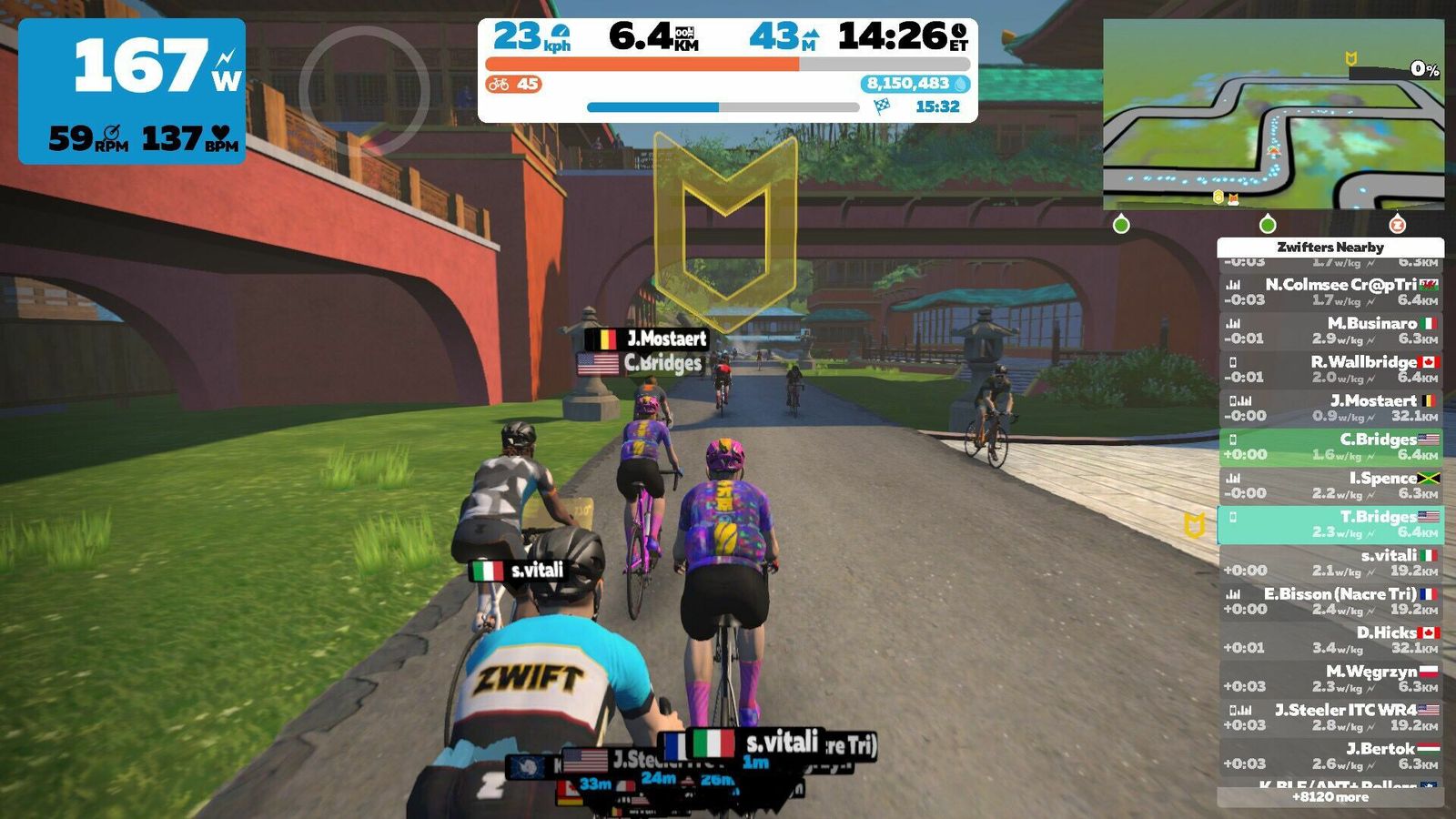
Task: Select the highlighted C.Bridges row
Action: click(1330, 447)
